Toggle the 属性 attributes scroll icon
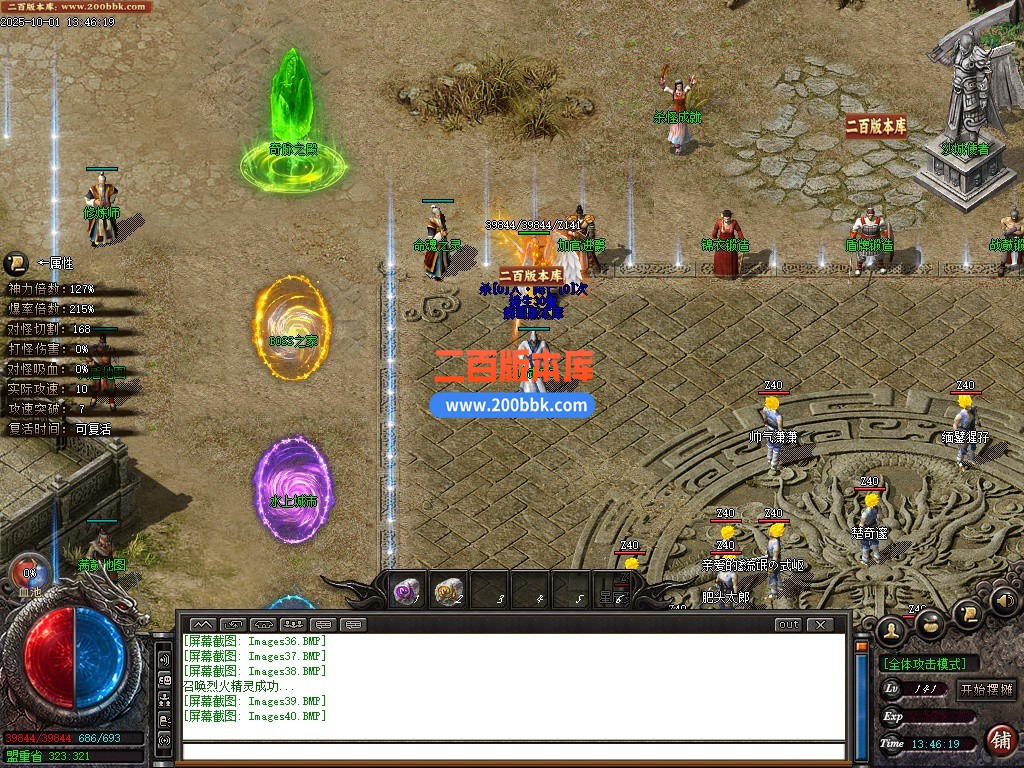 click(x=16, y=264)
